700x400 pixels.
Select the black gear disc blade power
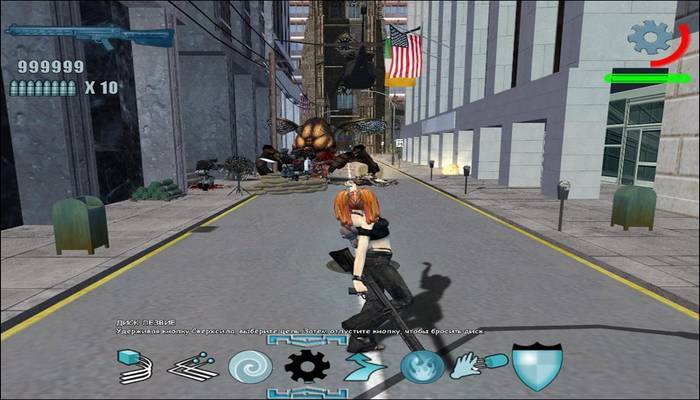[x=307, y=367]
